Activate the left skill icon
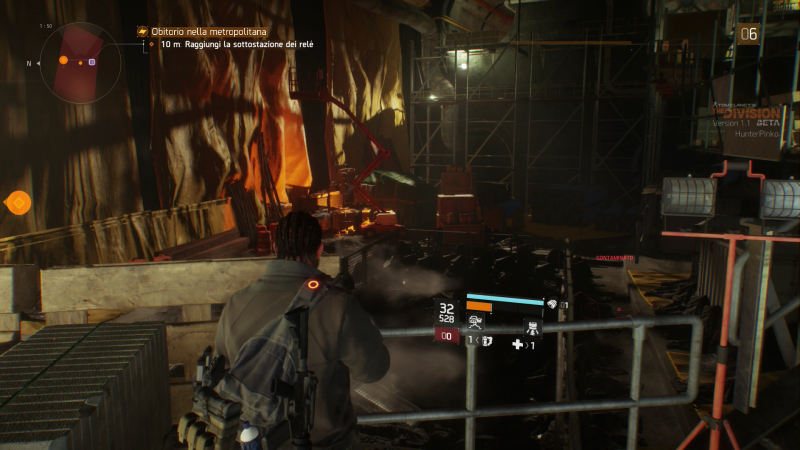 [475, 322]
